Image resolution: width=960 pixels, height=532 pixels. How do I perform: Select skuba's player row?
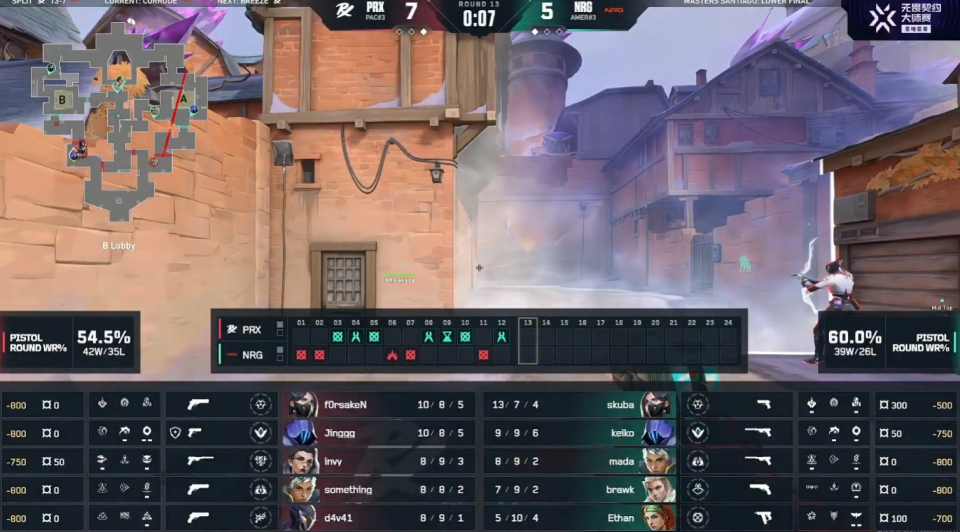(580, 405)
